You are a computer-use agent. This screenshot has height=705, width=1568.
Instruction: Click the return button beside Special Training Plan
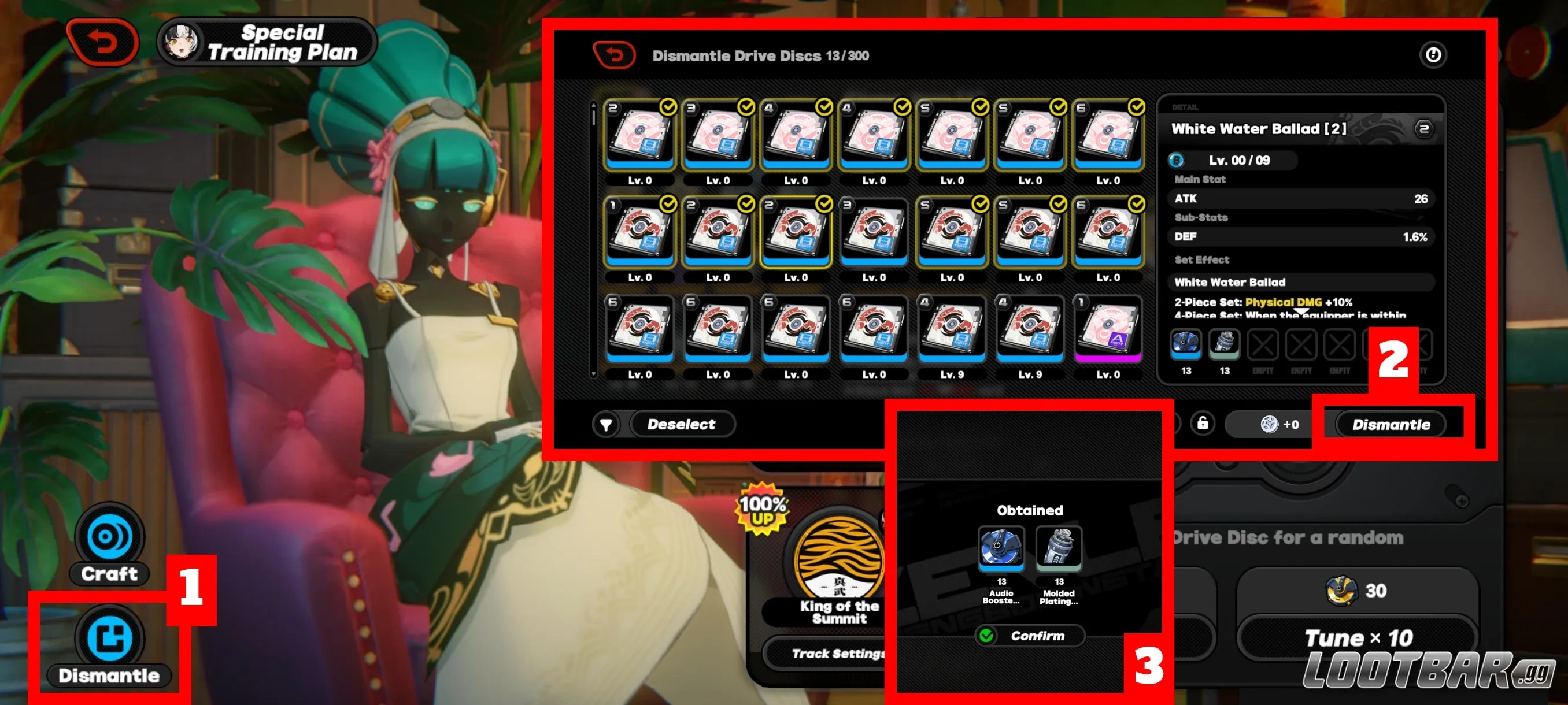102,41
